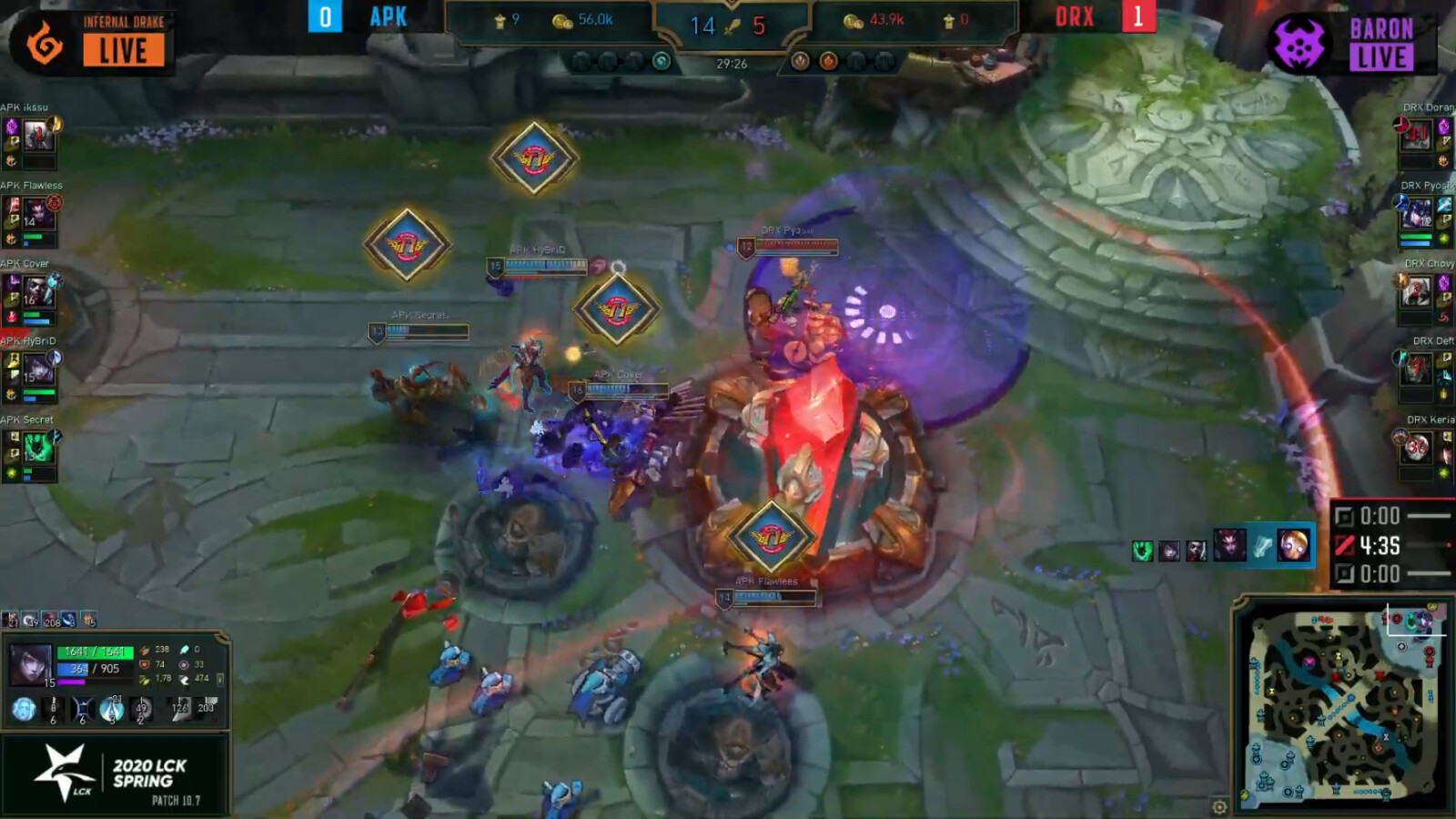Image resolution: width=1456 pixels, height=819 pixels.
Task: Click the first buff icon above stats panel
Action: pyautogui.click(x=11, y=621)
